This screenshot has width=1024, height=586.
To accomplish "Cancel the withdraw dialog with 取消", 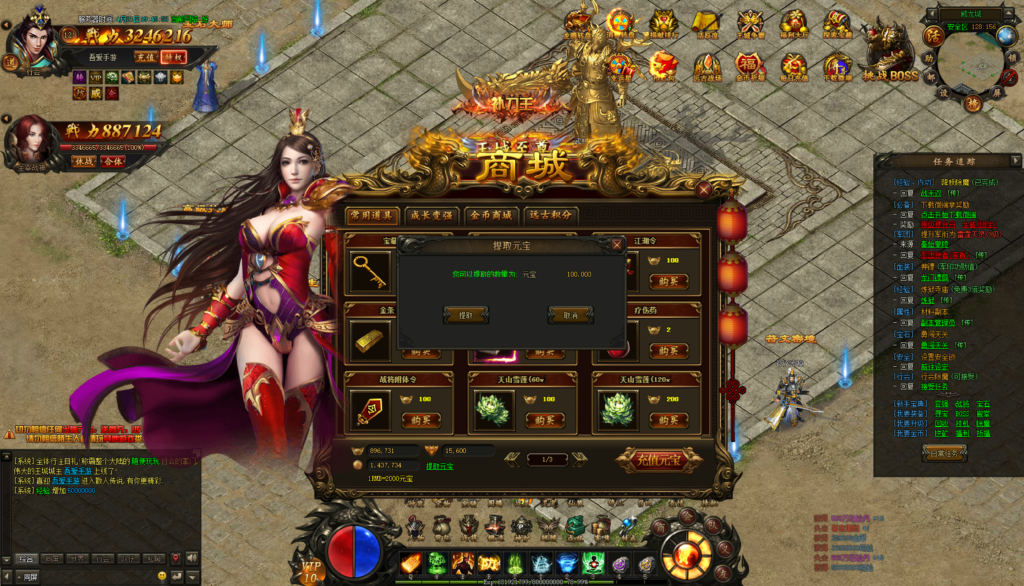I will pos(570,315).
